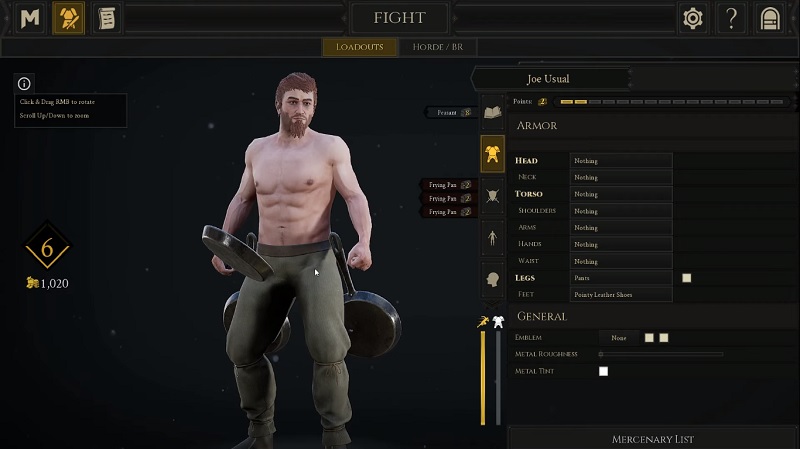Viewport: 800px width, 449px height.
Task: Open the face head-profile category
Action: [x=492, y=280]
